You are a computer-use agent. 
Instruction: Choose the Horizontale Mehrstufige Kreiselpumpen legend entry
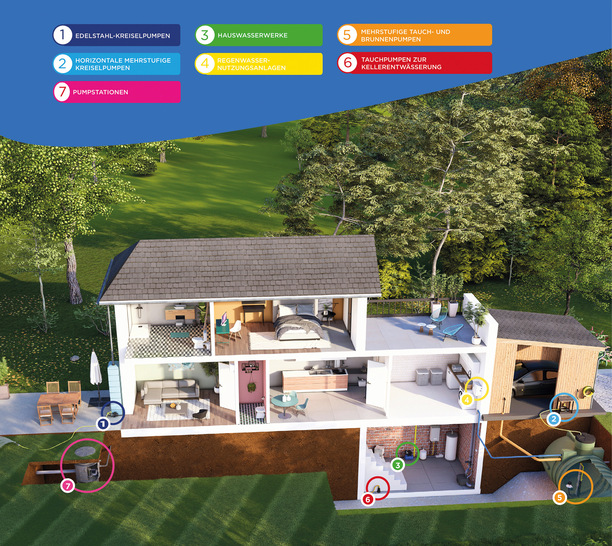click(x=116, y=64)
